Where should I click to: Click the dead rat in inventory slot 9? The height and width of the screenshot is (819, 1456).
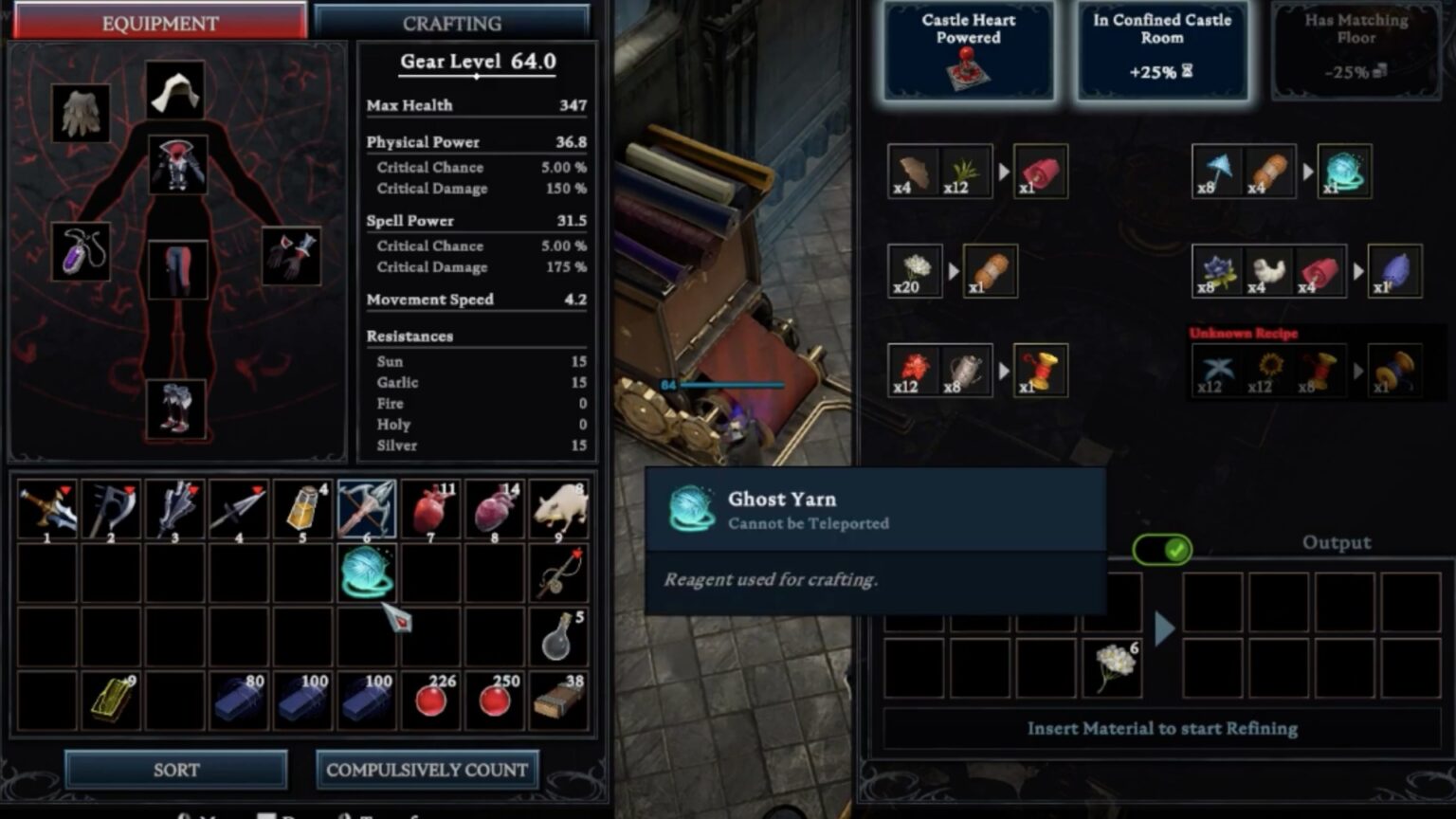tap(559, 508)
